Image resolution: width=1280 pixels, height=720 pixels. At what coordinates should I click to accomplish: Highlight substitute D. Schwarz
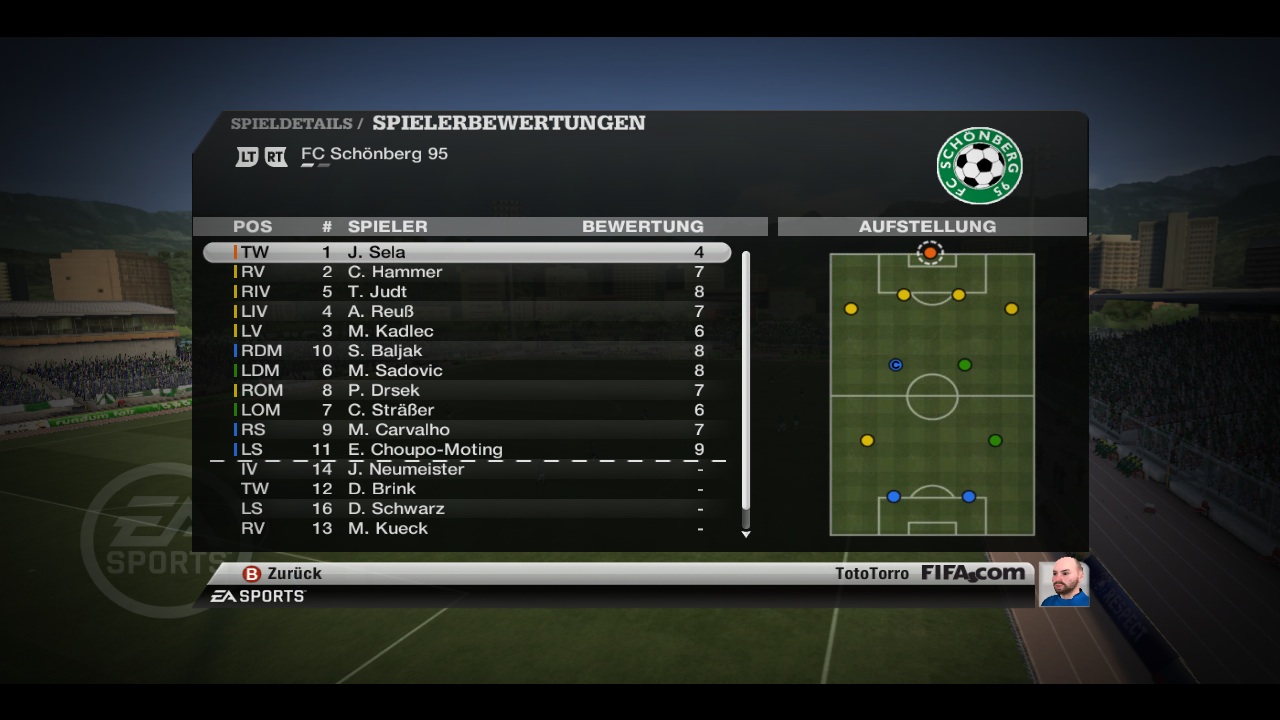click(x=466, y=509)
